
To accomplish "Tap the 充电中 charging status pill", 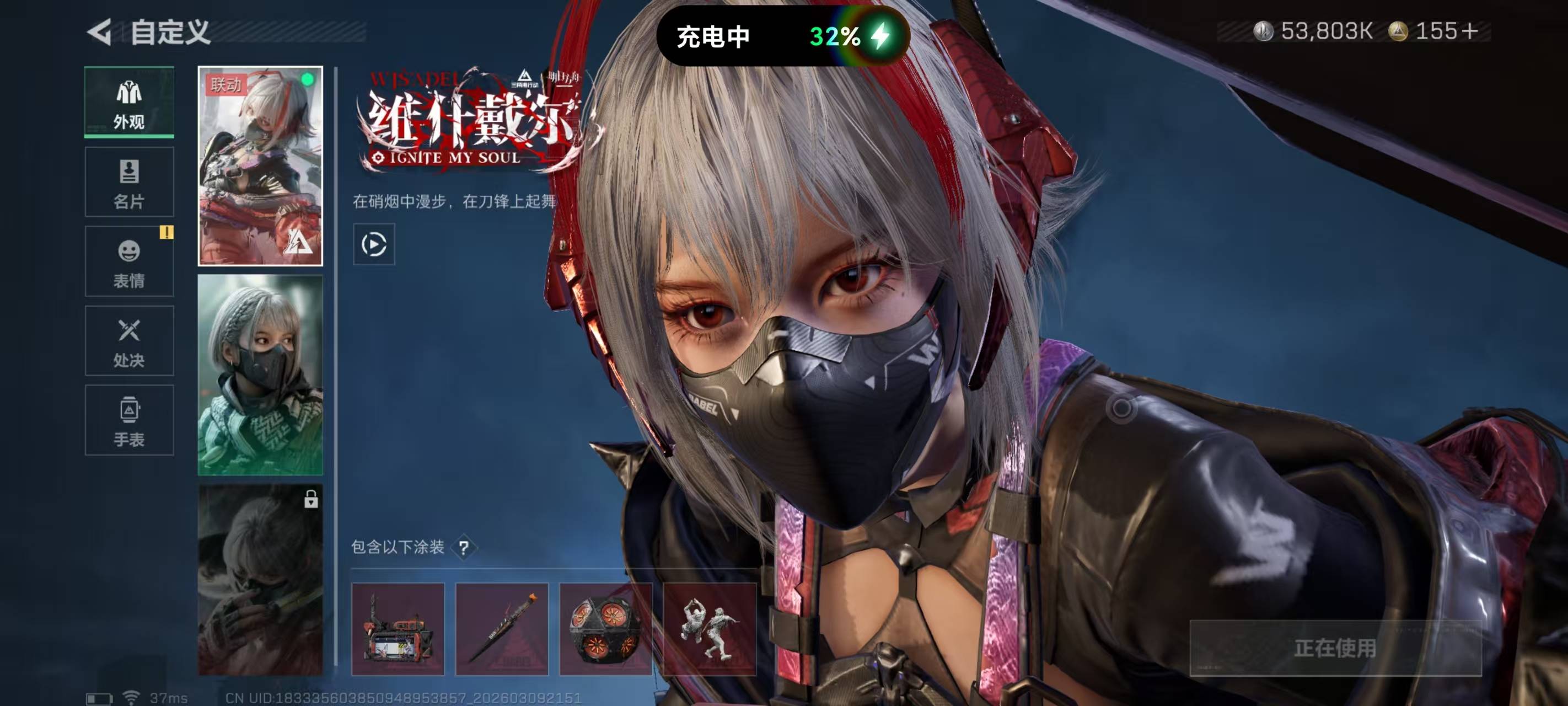I will pos(782,36).
